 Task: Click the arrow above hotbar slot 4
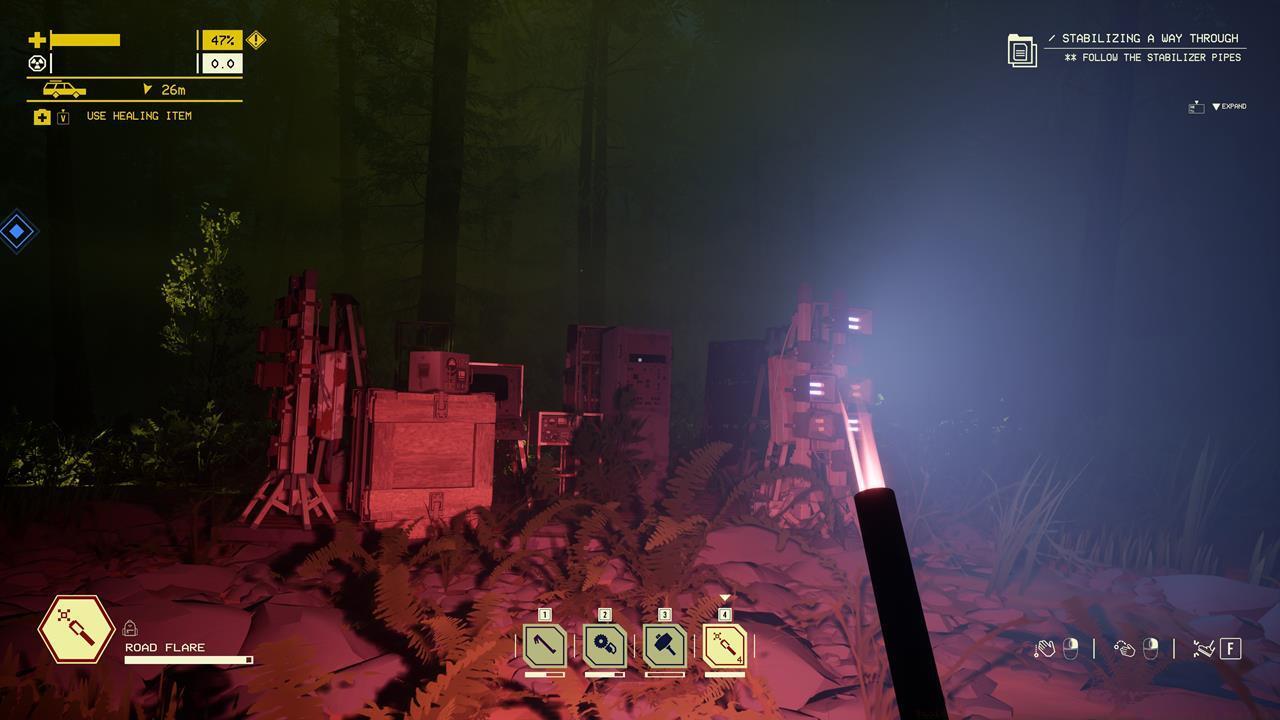pyautogui.click(x=724, y=597)
